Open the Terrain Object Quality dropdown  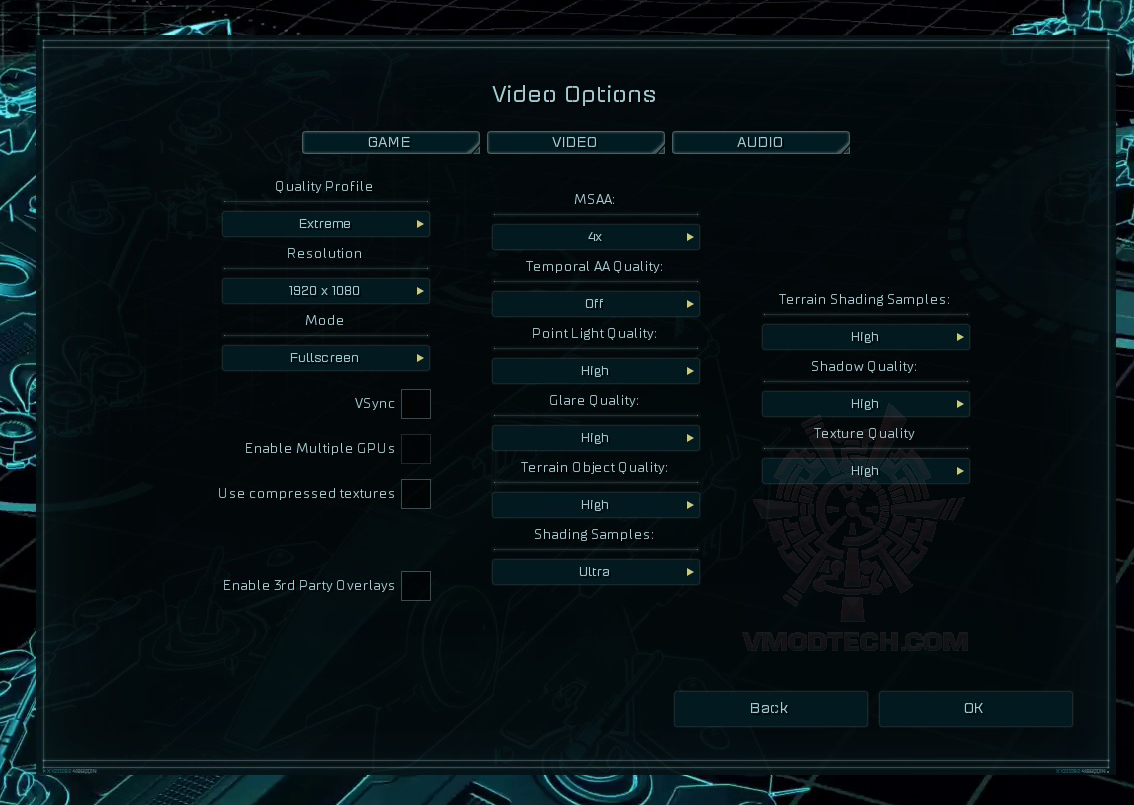[x=596, y=505]
